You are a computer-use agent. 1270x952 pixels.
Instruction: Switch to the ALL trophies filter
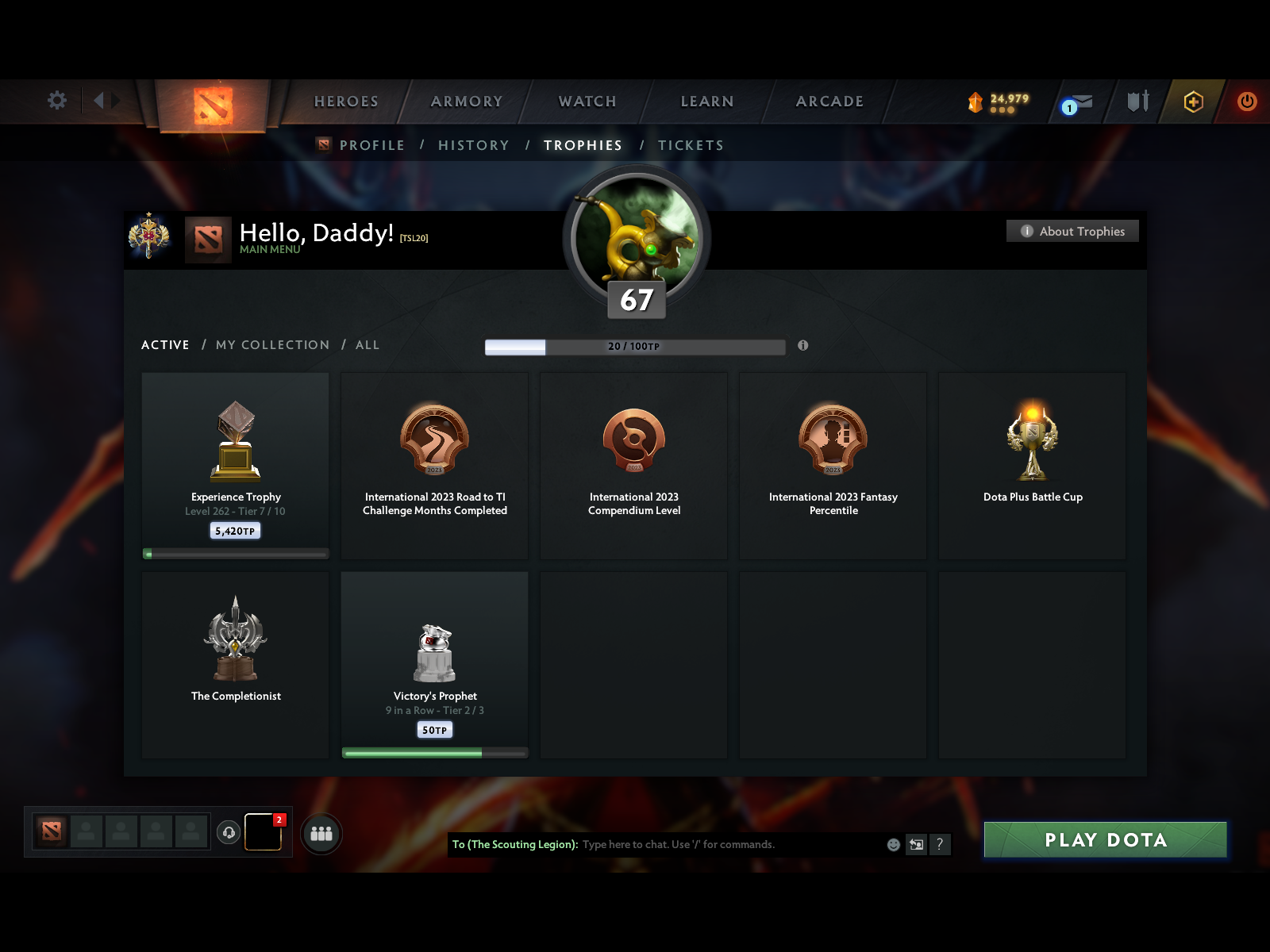coord(368,345)
